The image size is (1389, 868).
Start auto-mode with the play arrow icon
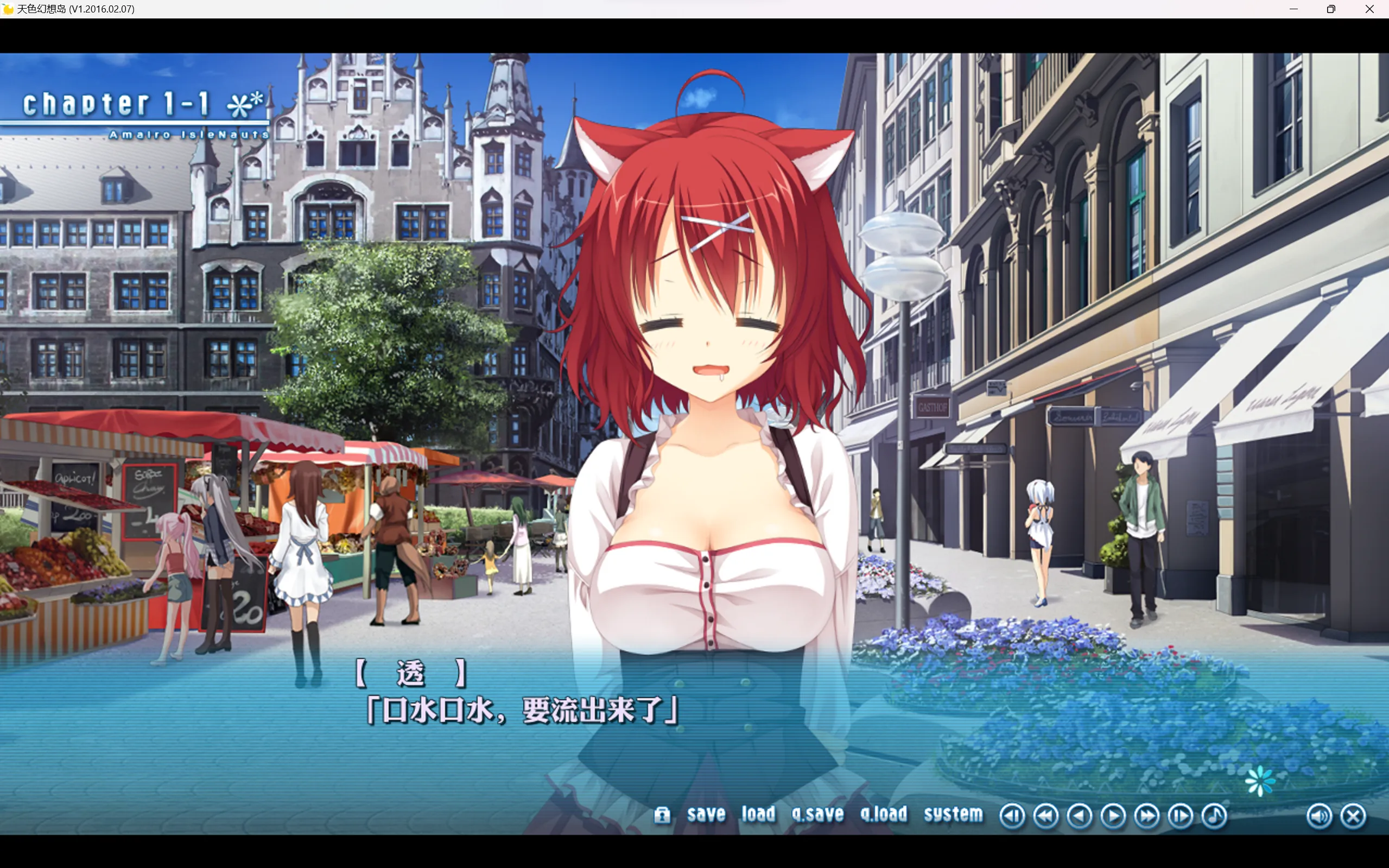coord(1114,815)
